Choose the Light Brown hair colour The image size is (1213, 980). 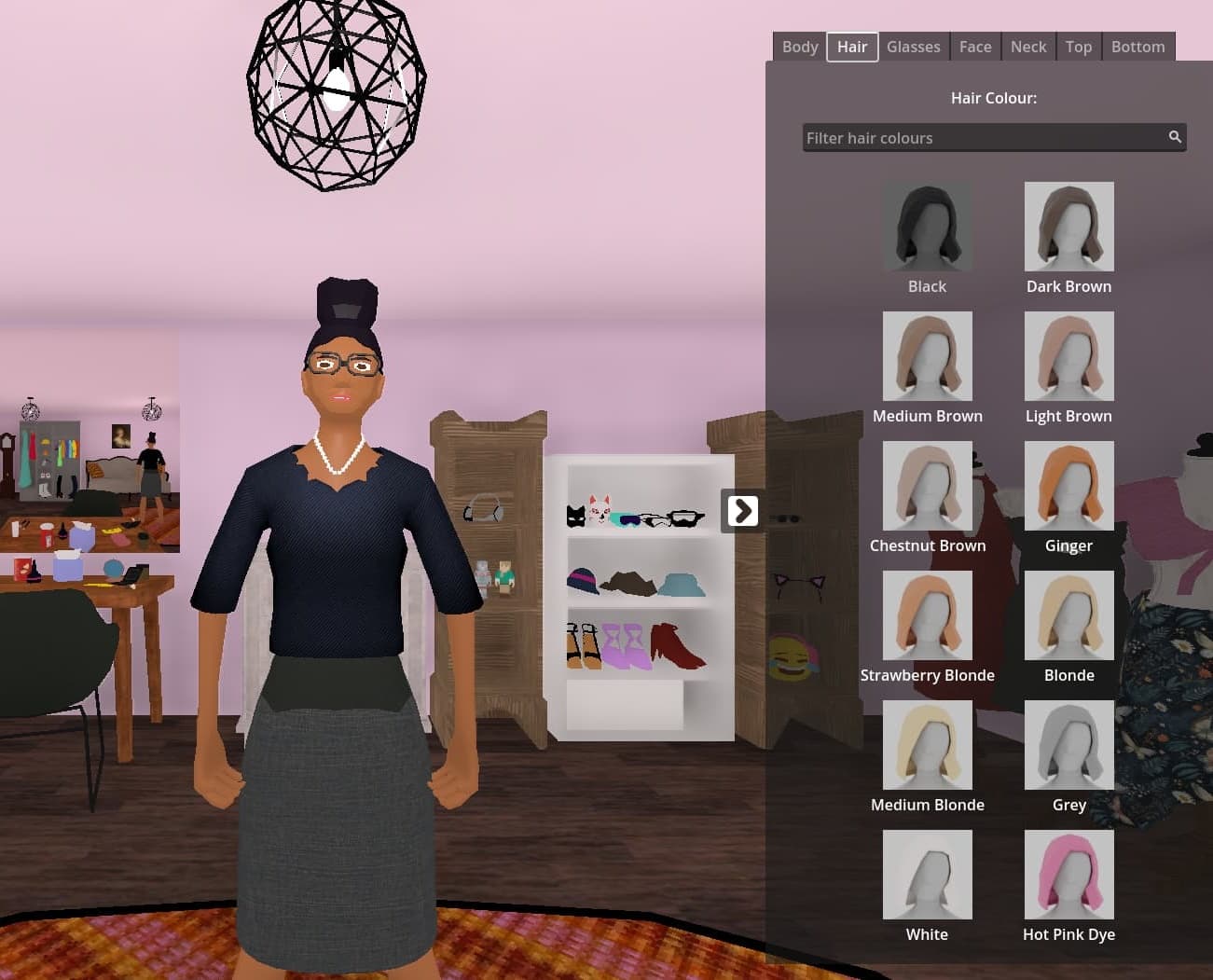pyautogui.click(x=1068, y=355)
